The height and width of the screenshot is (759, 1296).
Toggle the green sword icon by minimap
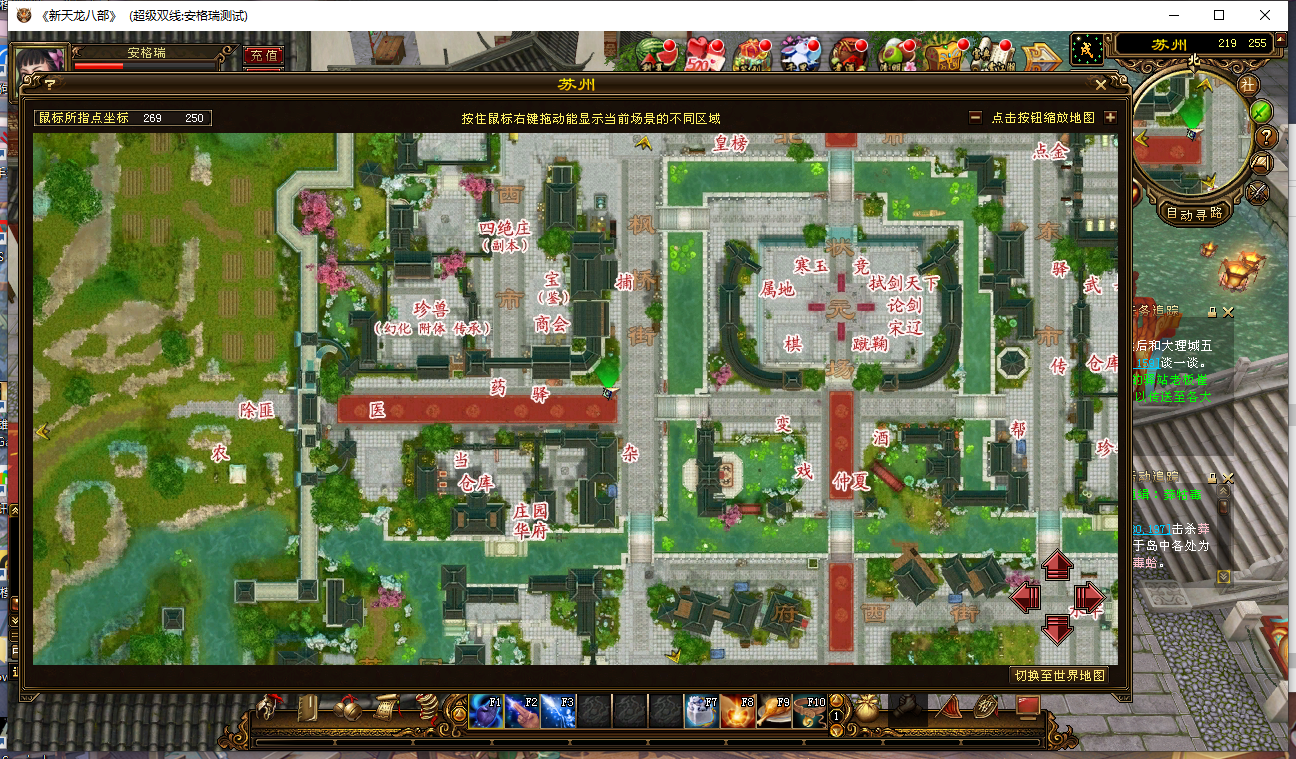click(1262, 110)
